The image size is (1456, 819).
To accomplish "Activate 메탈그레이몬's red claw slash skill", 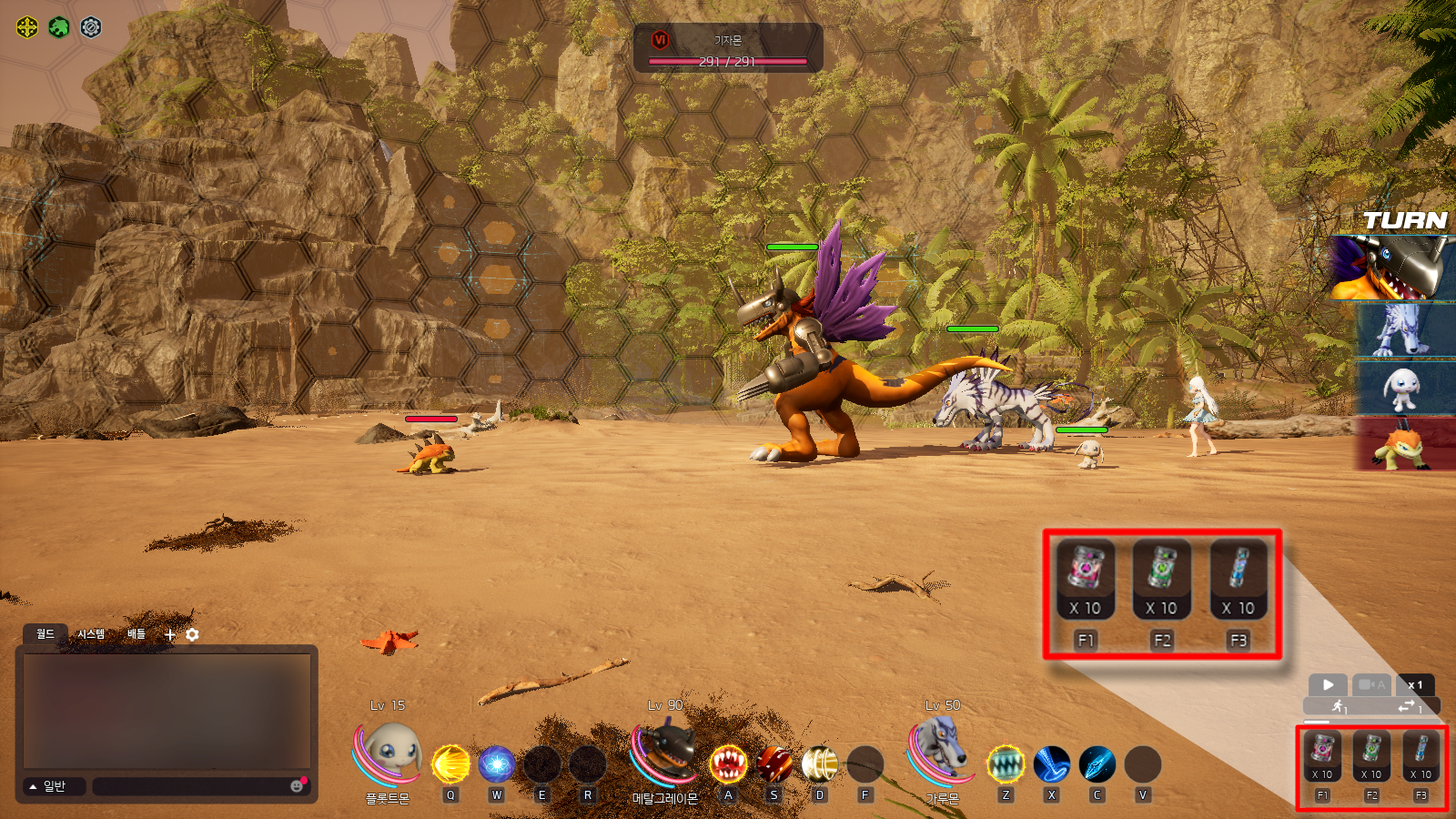I will point(774,764).
